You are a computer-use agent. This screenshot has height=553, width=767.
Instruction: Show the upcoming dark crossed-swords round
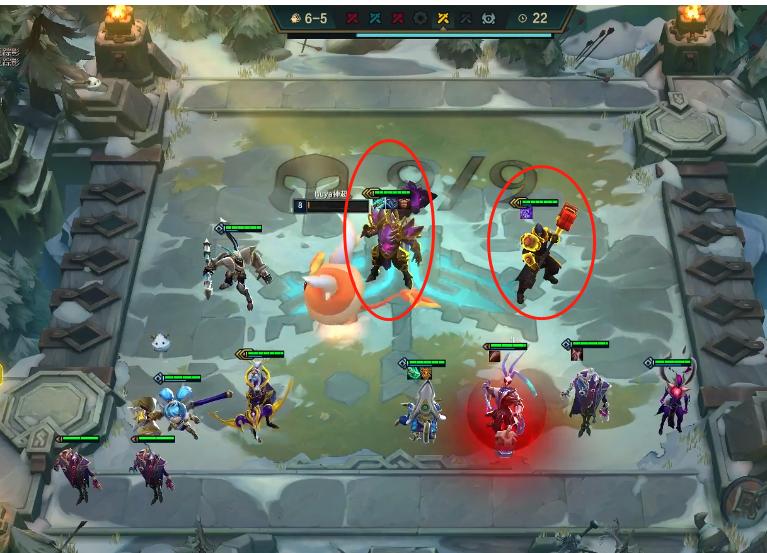click(x=466, y=19)
